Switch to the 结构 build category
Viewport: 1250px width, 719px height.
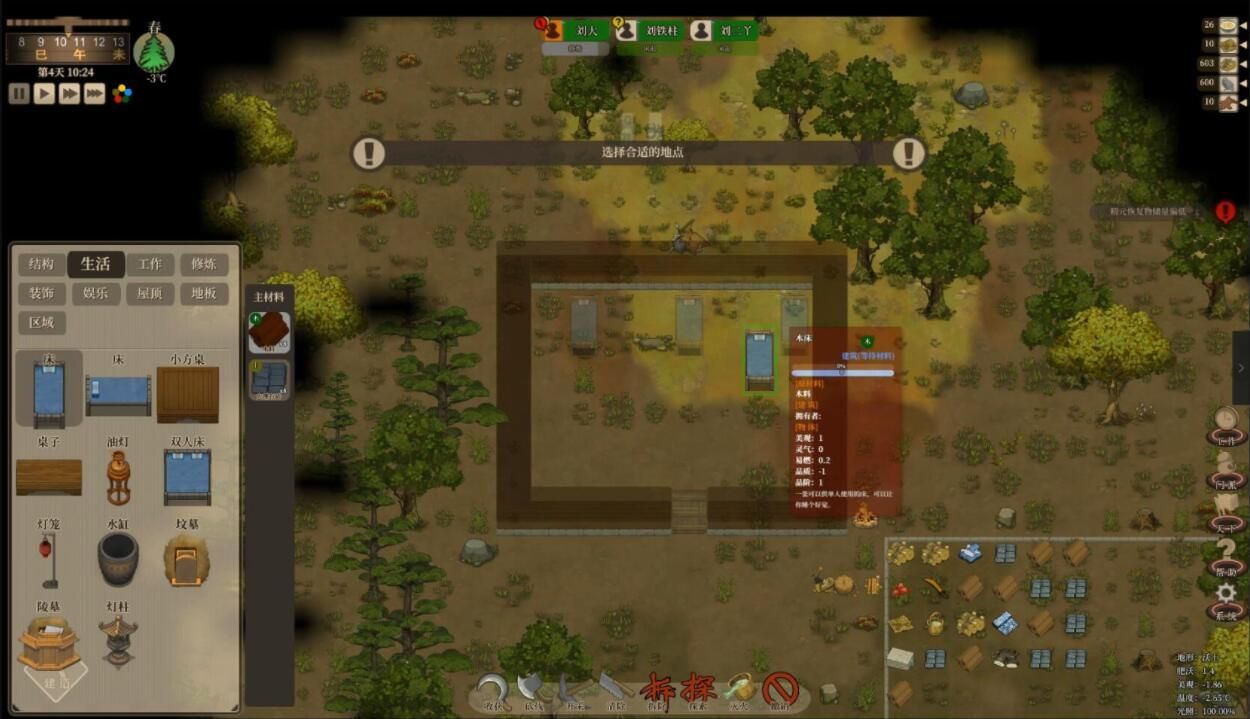[42, 264]
